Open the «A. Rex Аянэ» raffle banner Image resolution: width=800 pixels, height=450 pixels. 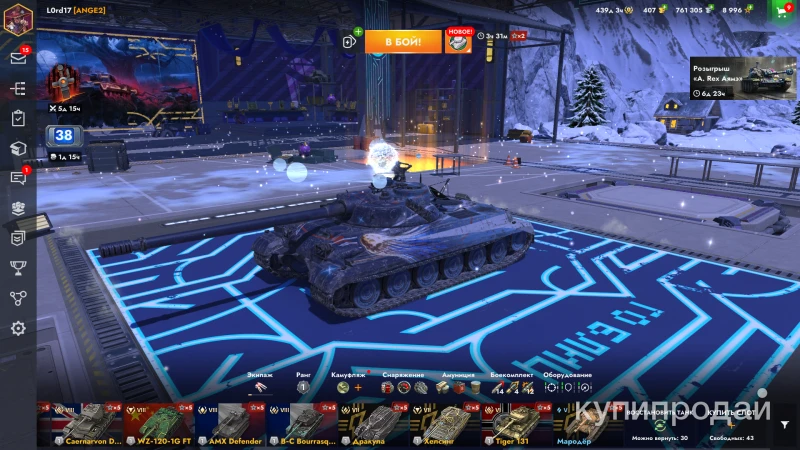(742, 77)
